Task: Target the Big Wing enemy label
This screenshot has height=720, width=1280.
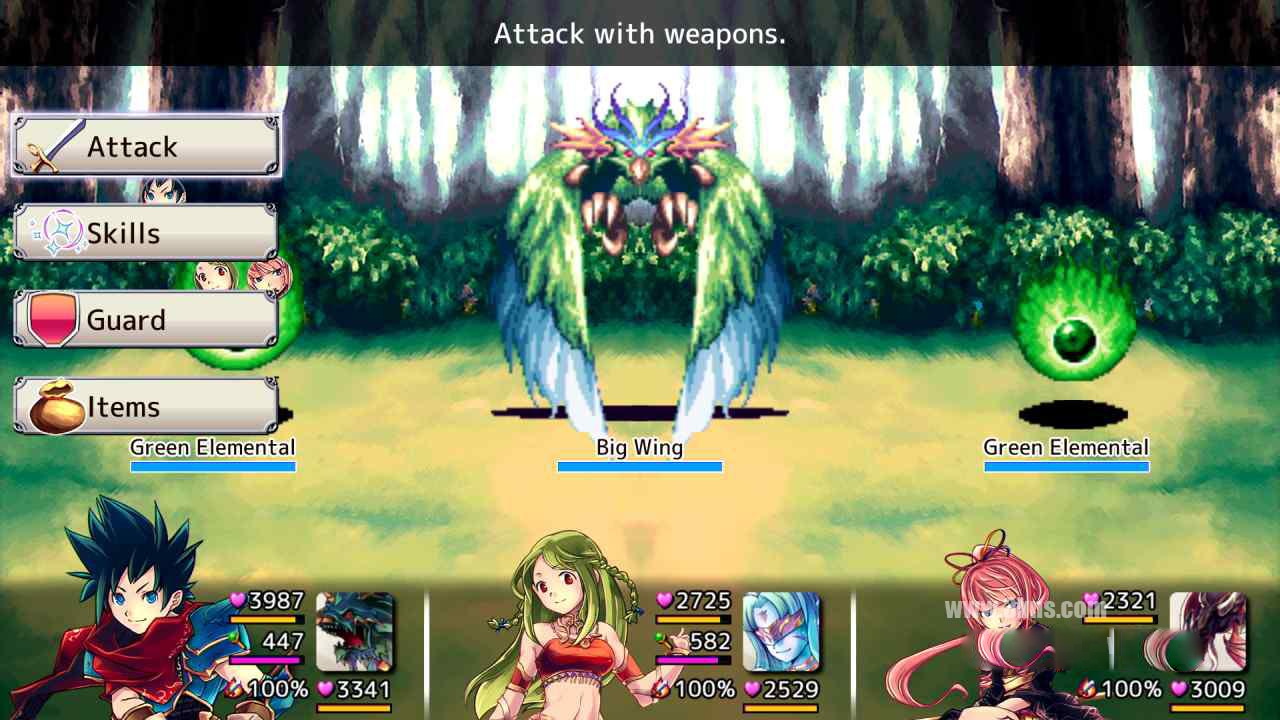Action: coord(639,447)
